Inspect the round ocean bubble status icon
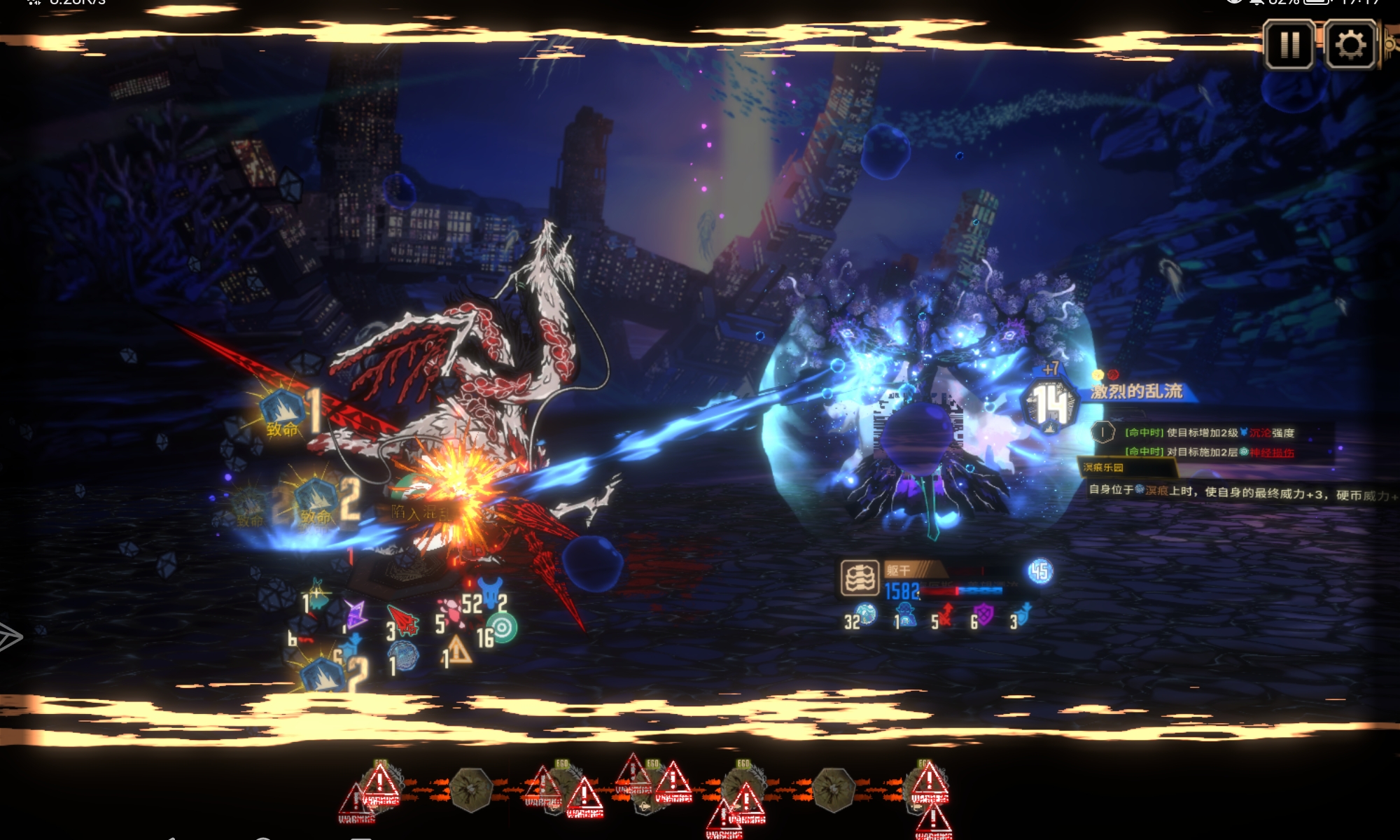Screen dimensions: 1400x840 coord(867,614)
